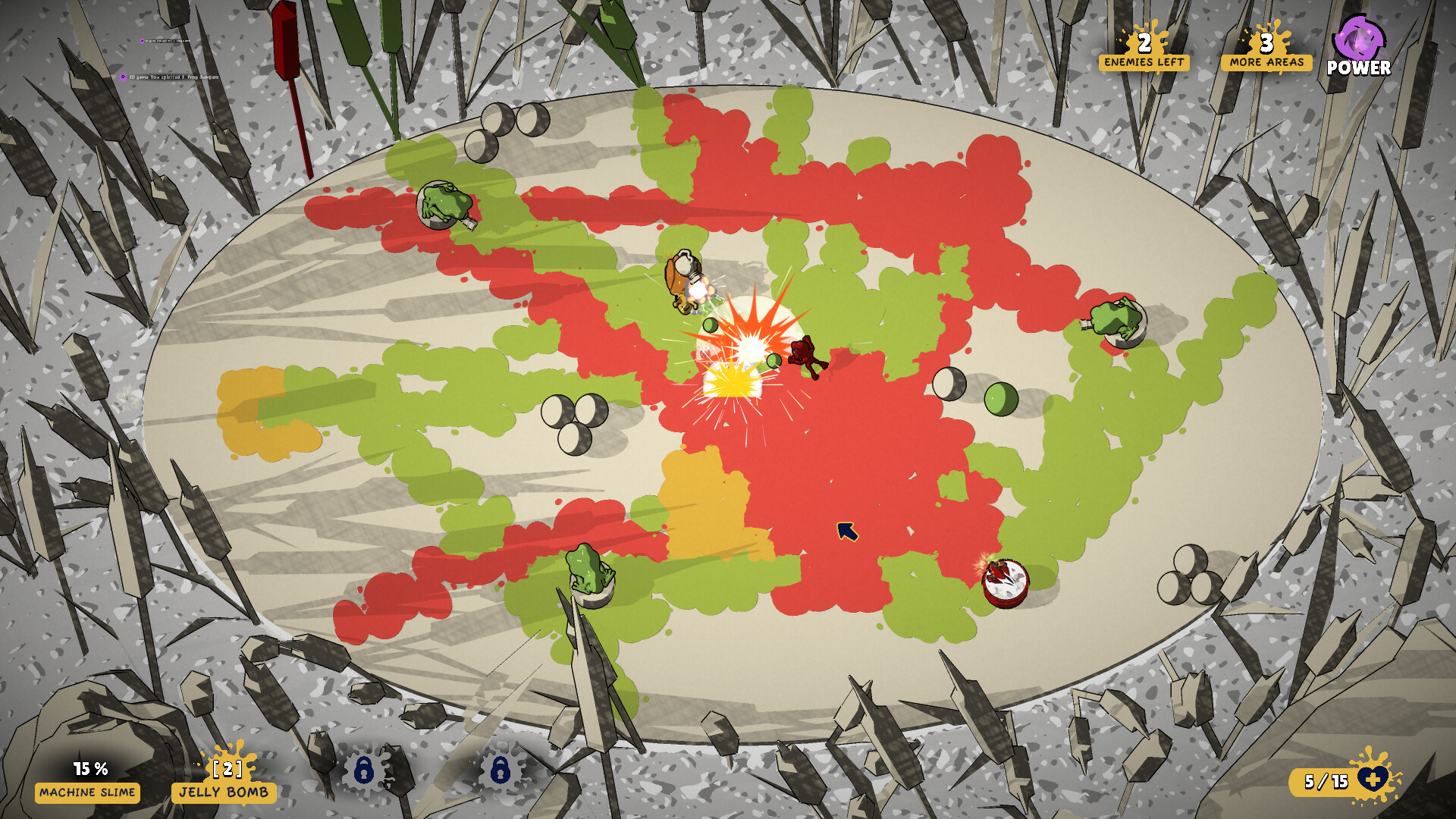Click the Machine Slime label tab
This screenshot has height=819, width=1456.
click(x=87, y=794)
